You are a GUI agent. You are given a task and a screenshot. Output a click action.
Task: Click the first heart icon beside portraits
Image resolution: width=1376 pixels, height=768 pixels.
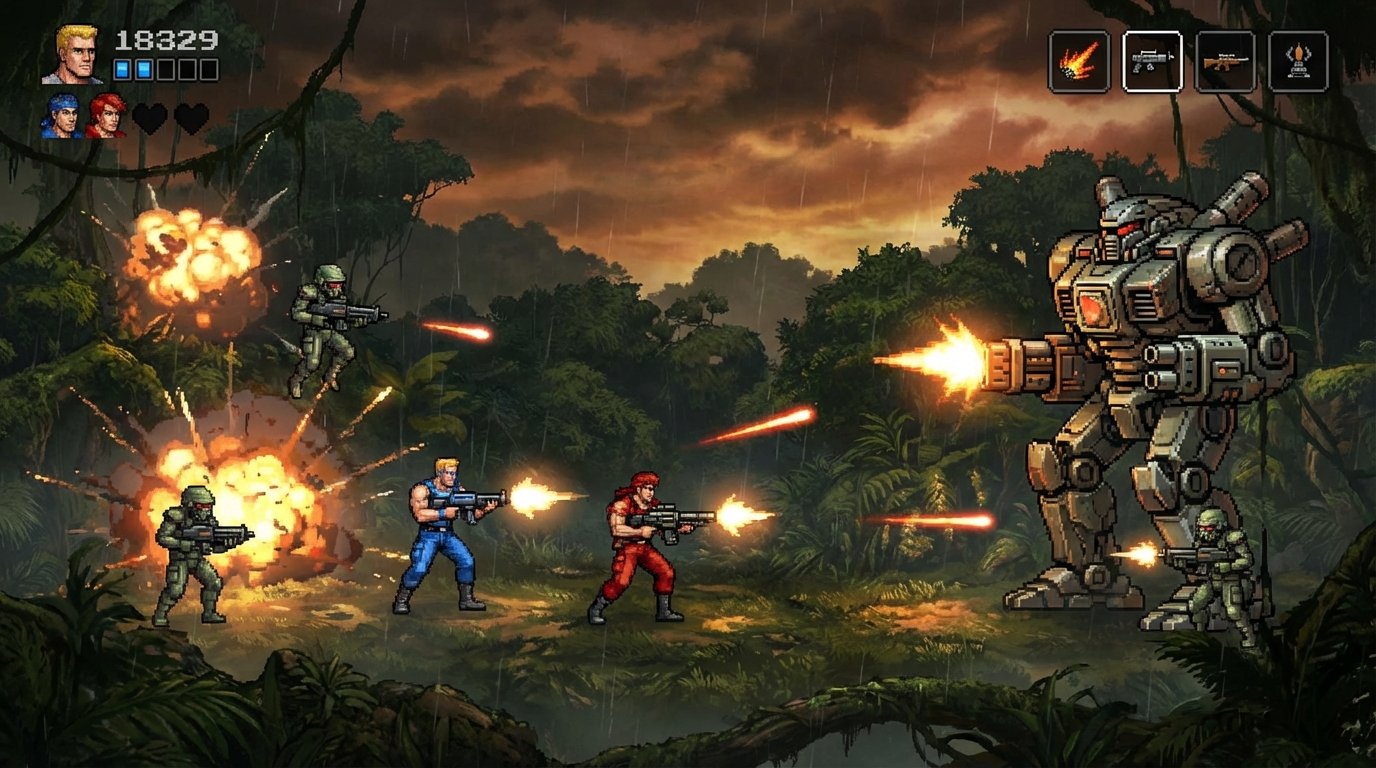point(150,119)
